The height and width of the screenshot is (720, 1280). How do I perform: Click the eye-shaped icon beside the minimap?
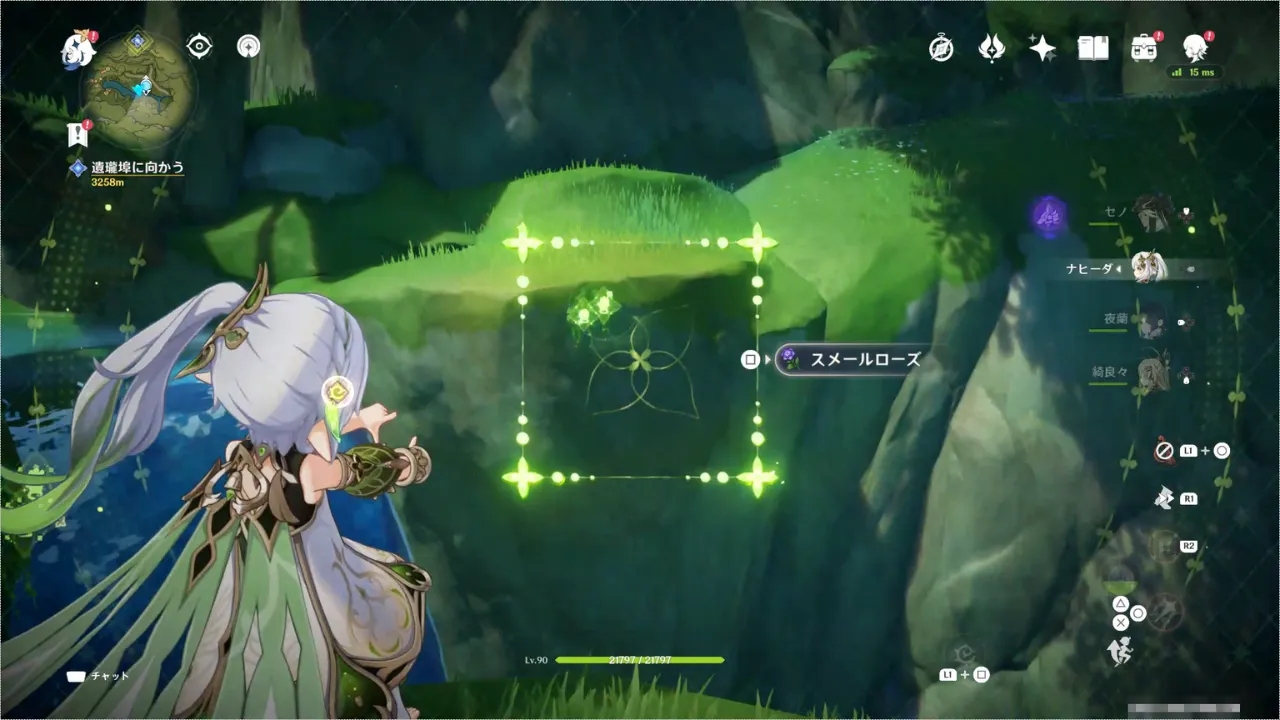point(199,46)
